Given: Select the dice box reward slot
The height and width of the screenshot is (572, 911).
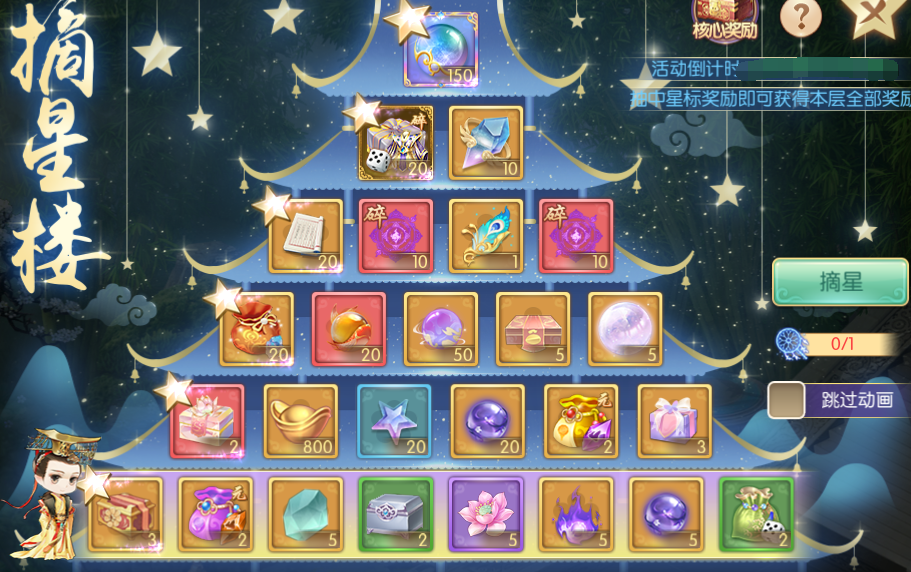Looking at the screenshot, I should pyautogui.click(x=396, y=143).
